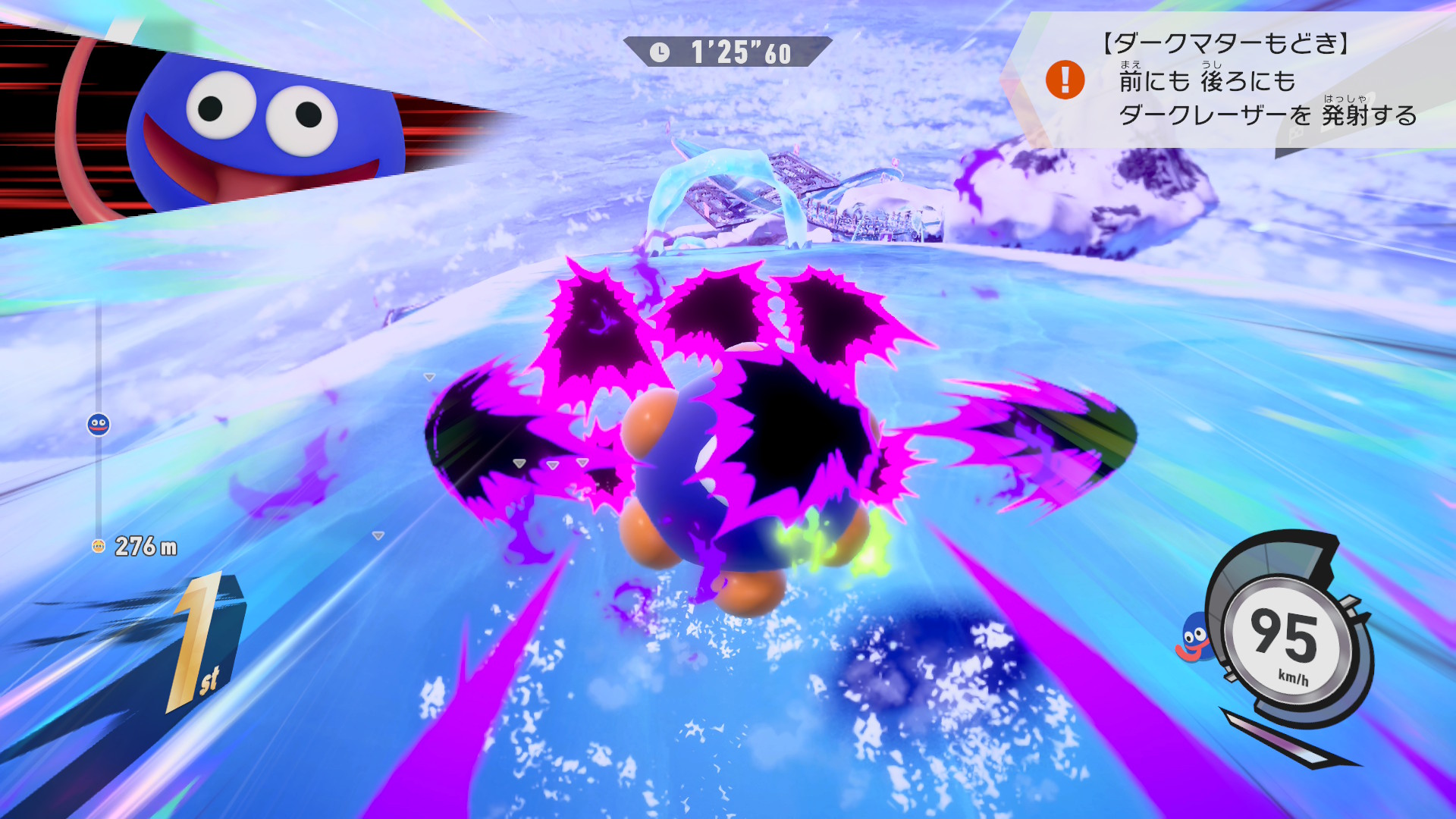Select Gooey's marker on the course progress track
This screenshot has width=1456, height=819.
(99, 425)
